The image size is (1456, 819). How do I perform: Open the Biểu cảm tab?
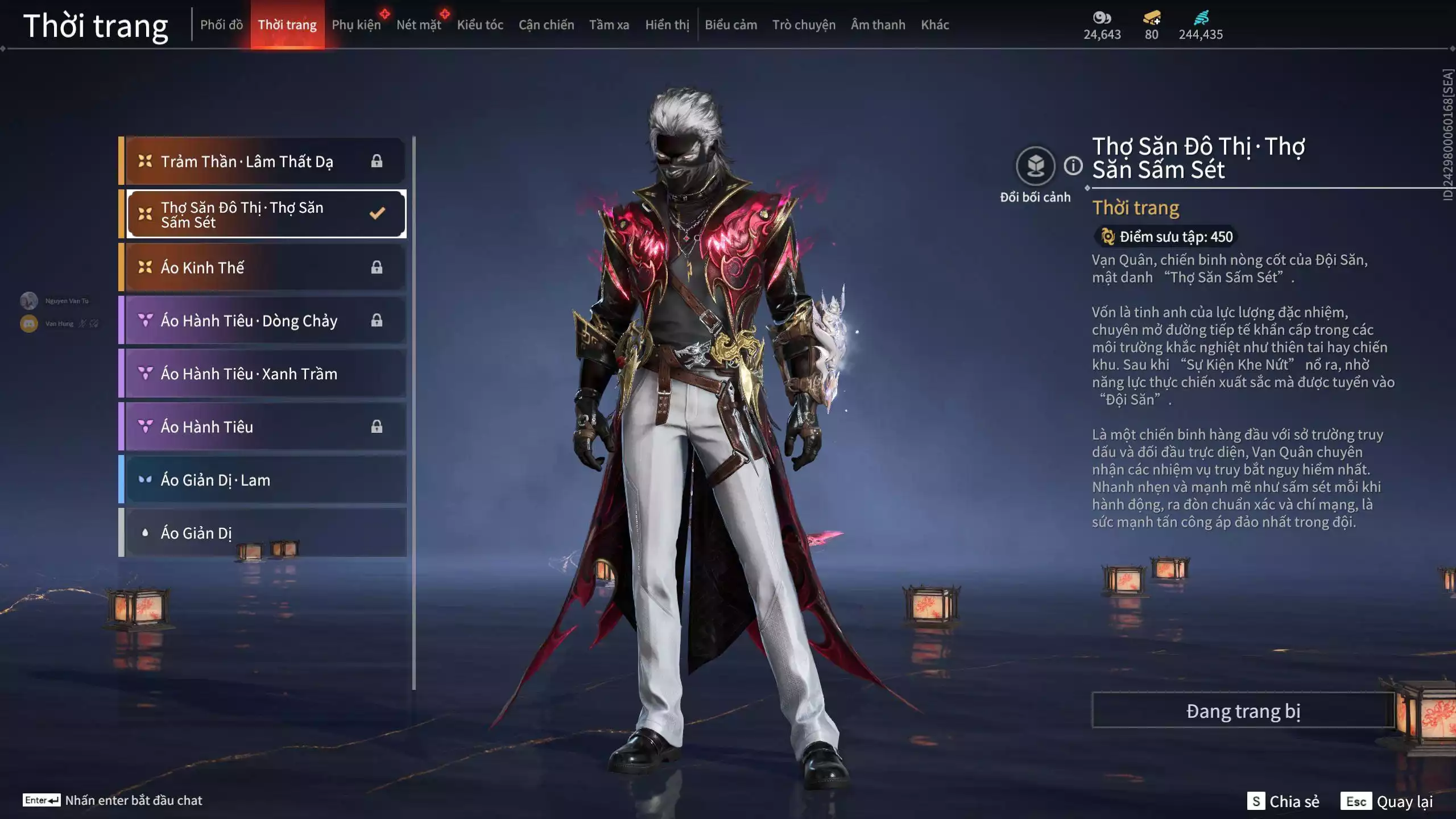731,24
